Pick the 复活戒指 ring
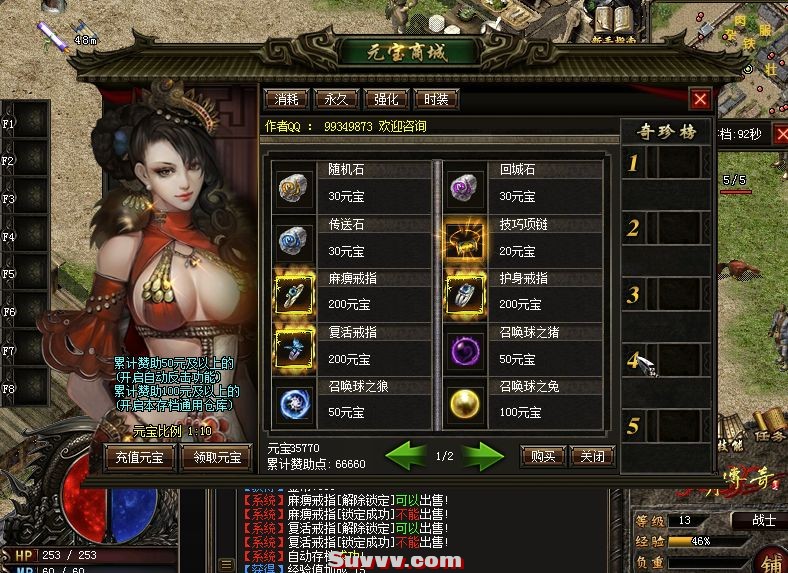788x573 pixels. click(x=294, y=348)
